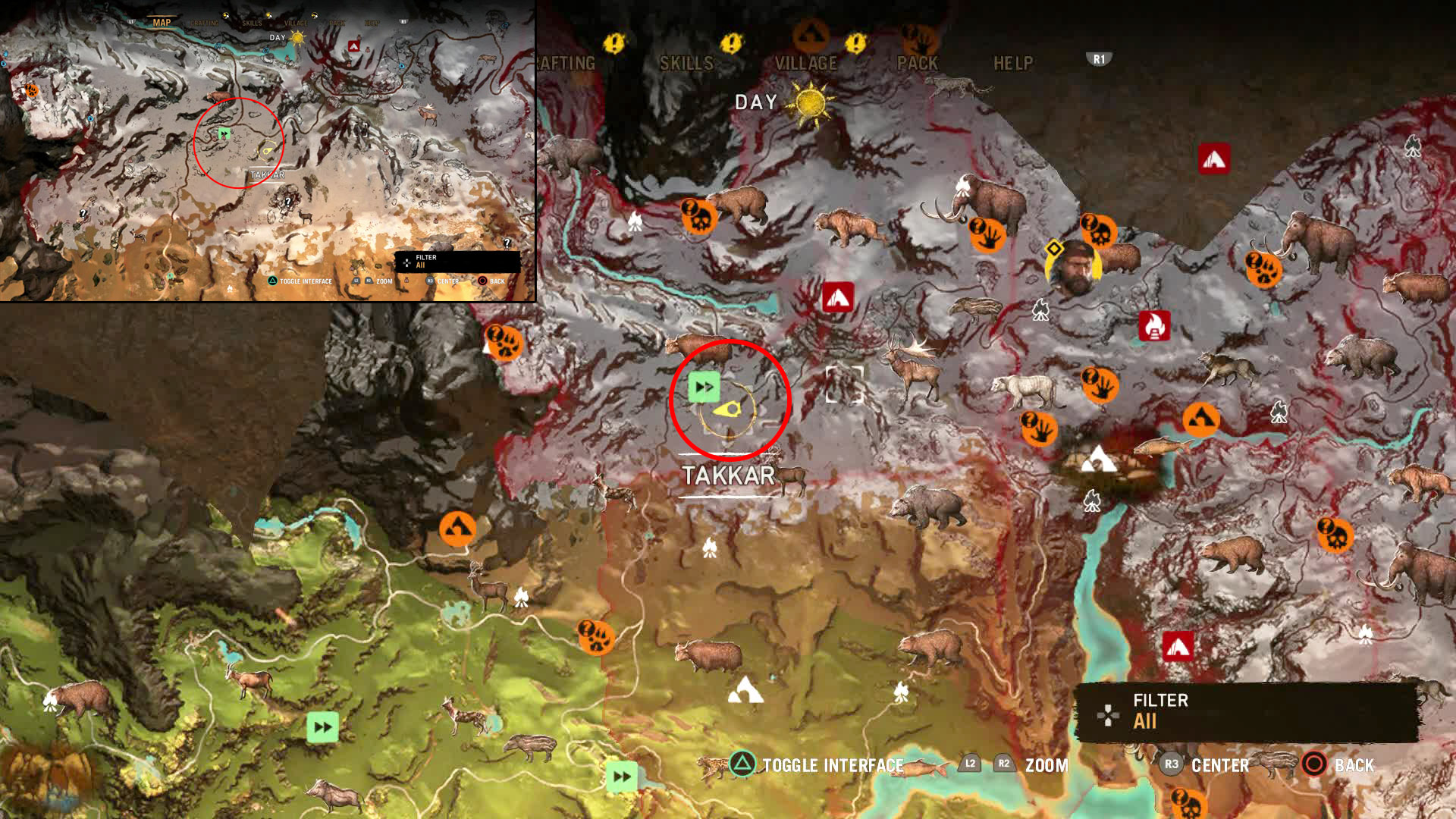Open the Village tab
Screen dimensions: 1456x819
click(805, 64)
